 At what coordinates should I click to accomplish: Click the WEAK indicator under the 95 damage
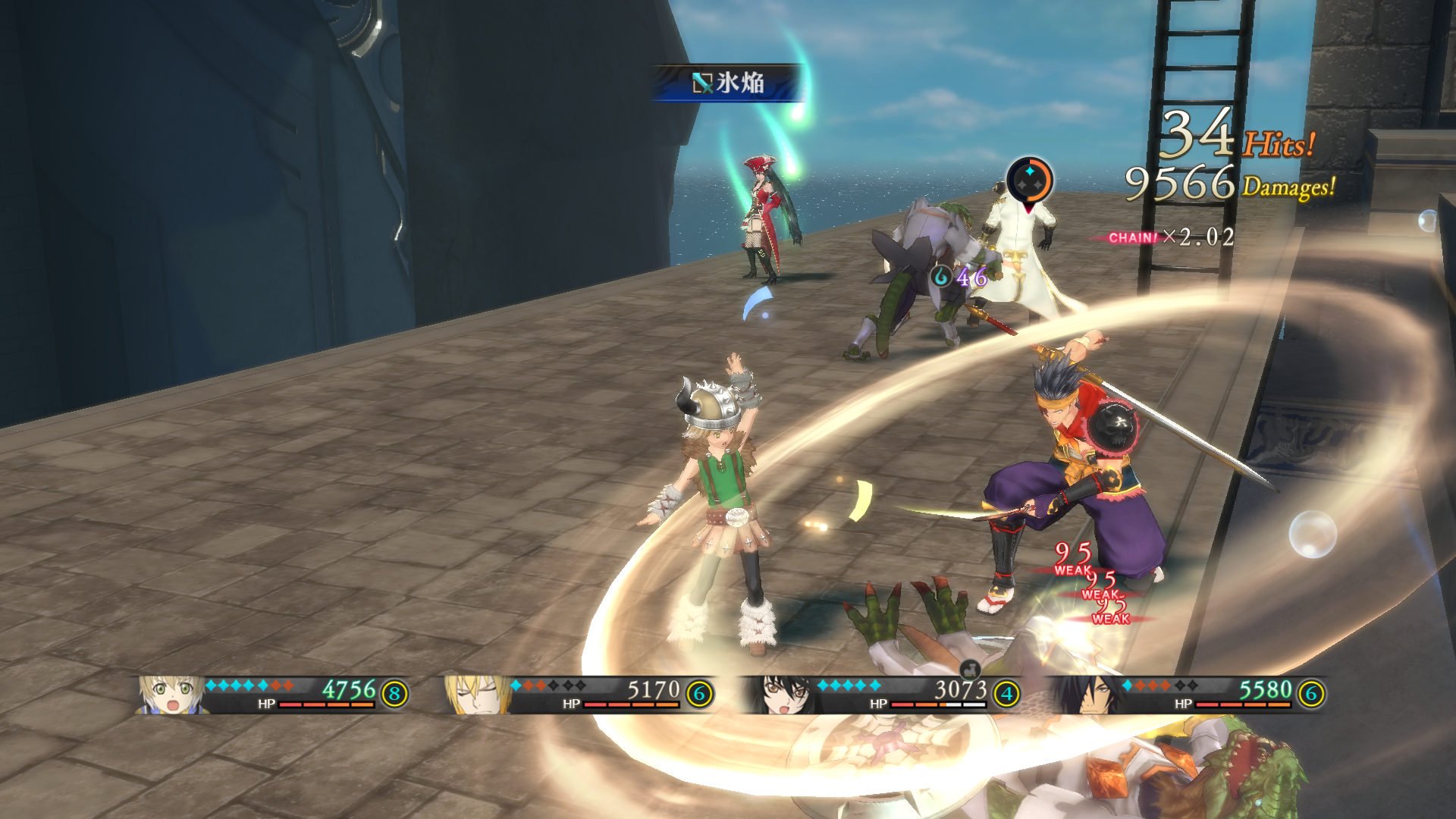click(x=1071, y=570)
